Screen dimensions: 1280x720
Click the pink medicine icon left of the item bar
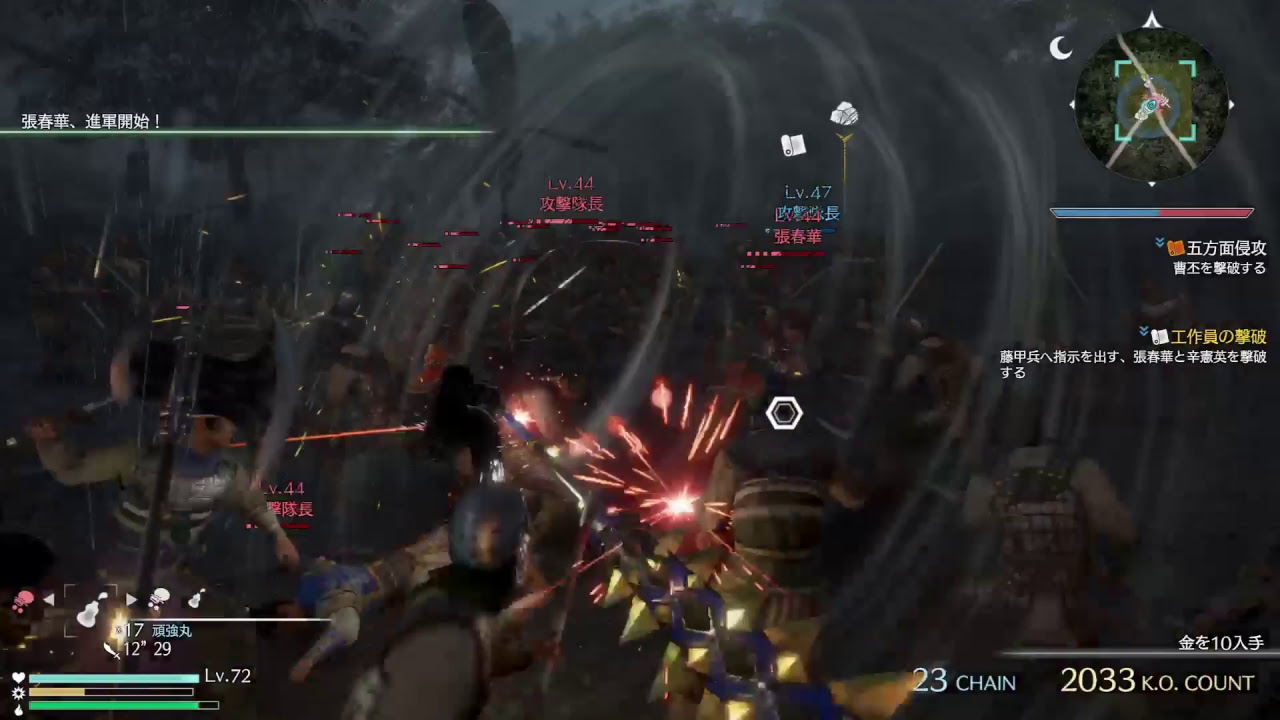click(x=24, y=599)
